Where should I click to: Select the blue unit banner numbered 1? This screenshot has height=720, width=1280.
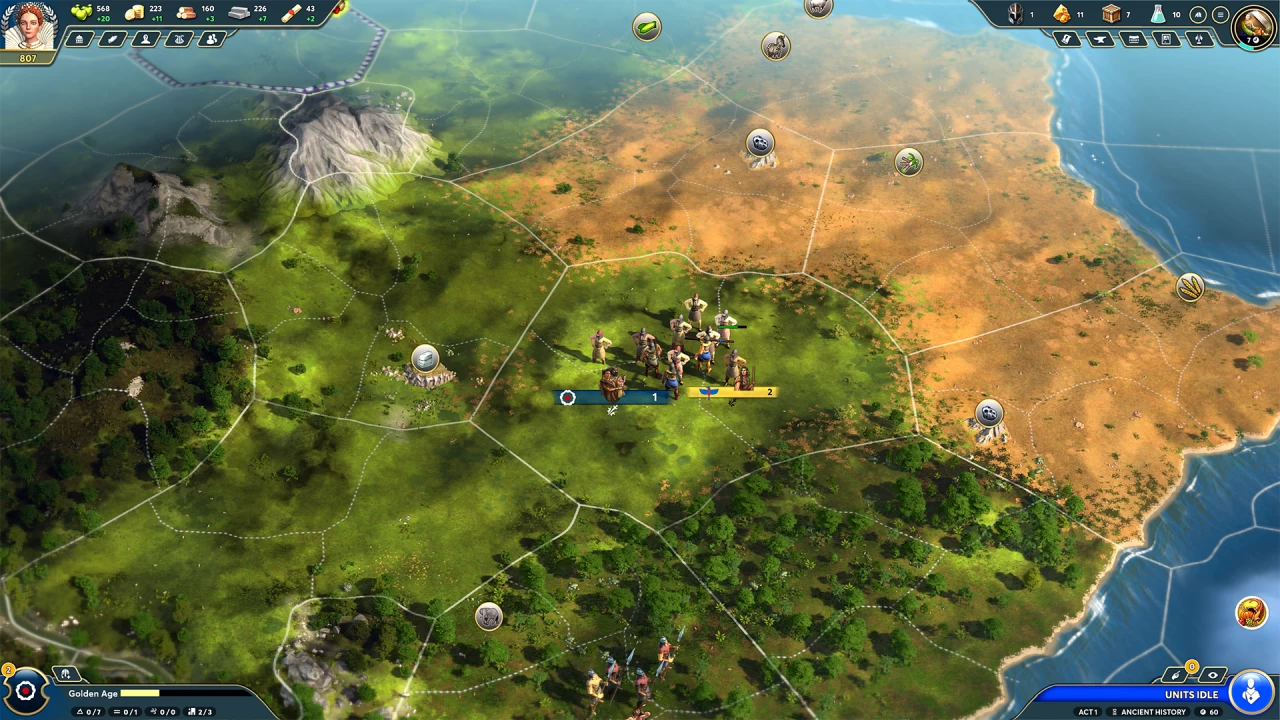[x=610, y=397]
